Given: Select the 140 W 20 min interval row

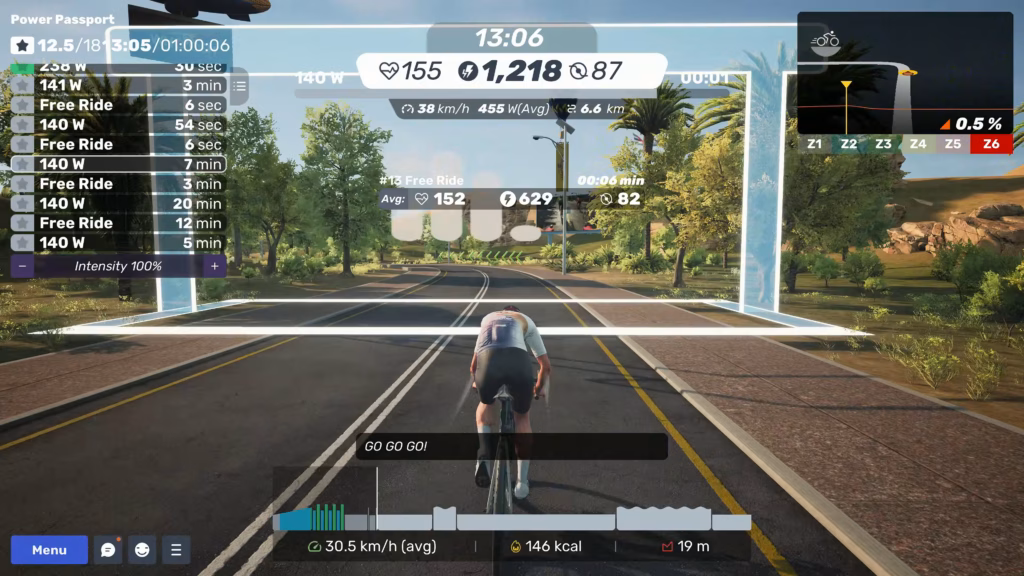Looking at the screenshot, I should point(118,203).
